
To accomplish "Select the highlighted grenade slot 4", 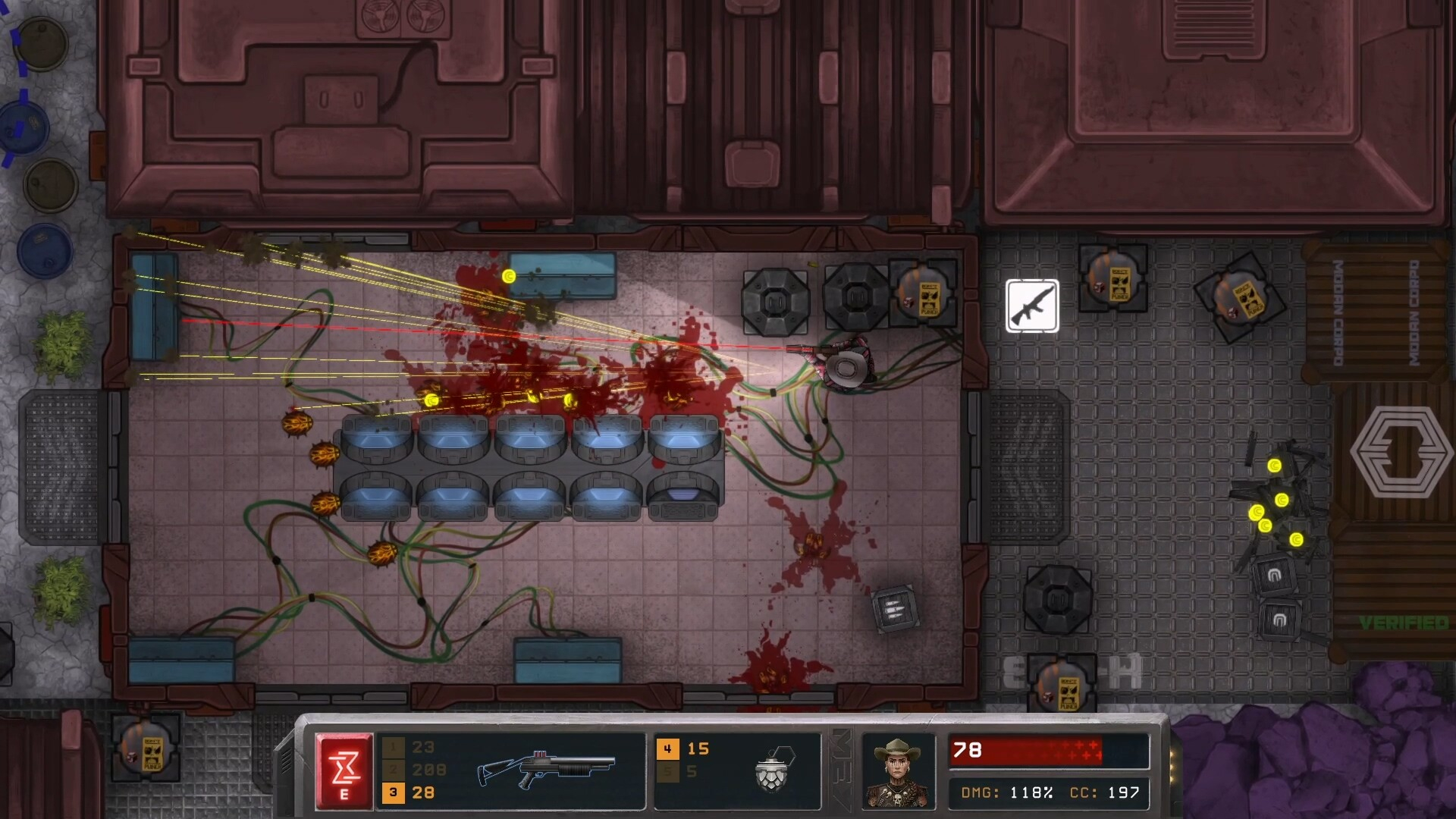I will (x=667, y=749).
